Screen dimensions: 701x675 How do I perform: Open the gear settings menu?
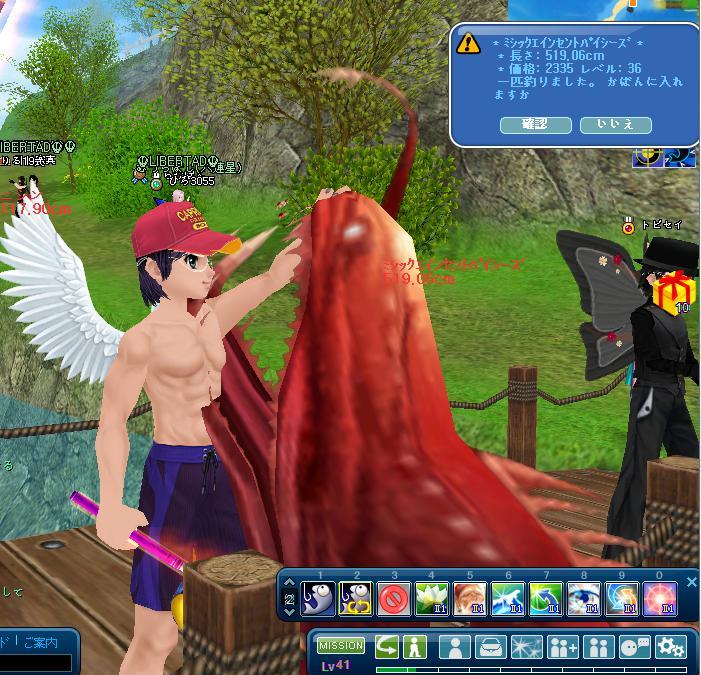670,647
